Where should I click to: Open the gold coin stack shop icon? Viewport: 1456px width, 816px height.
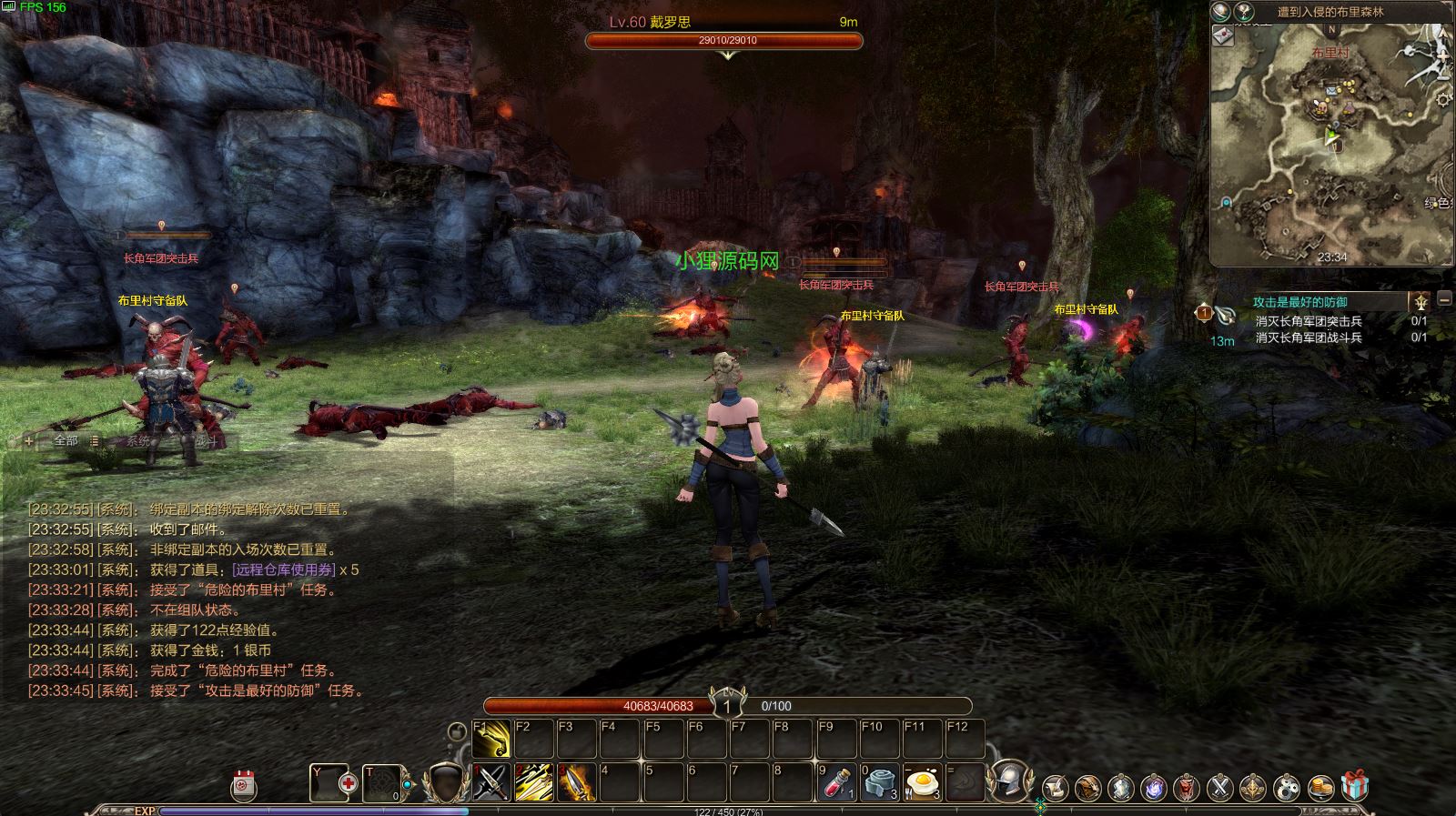click(x=1320, y=787)
